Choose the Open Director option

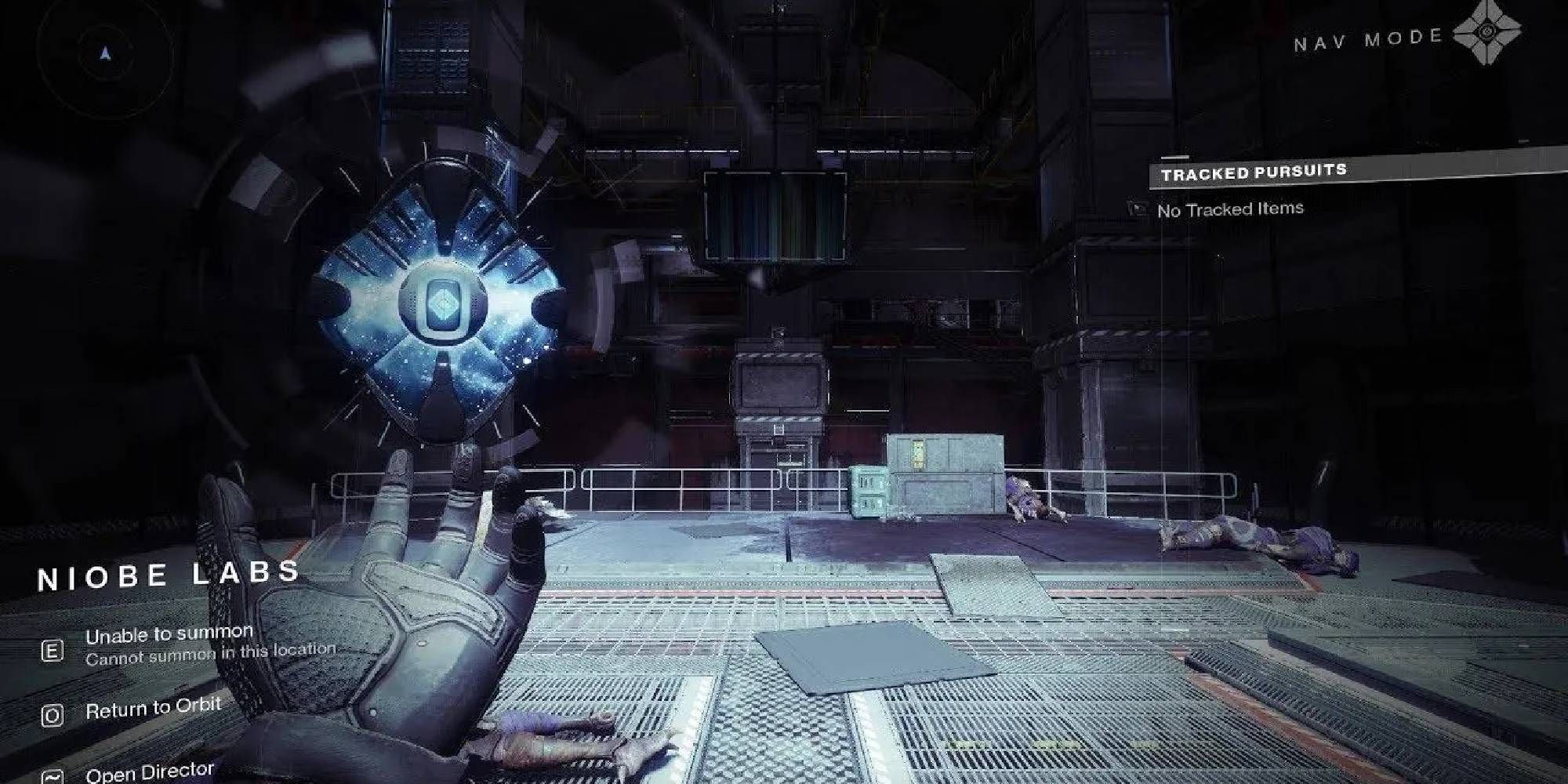click(x=149, y=773)
